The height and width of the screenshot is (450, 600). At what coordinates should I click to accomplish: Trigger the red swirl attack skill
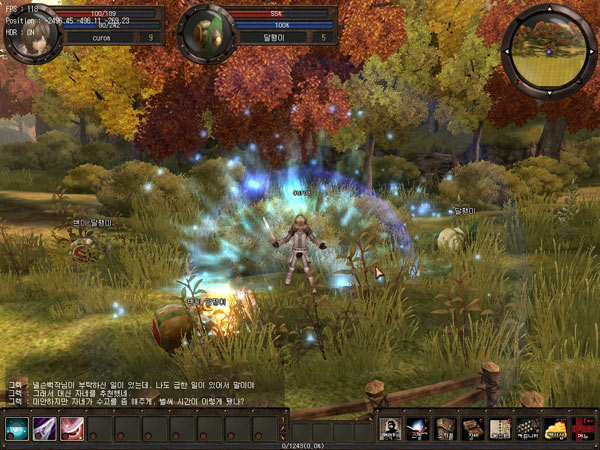click(72, 428)
